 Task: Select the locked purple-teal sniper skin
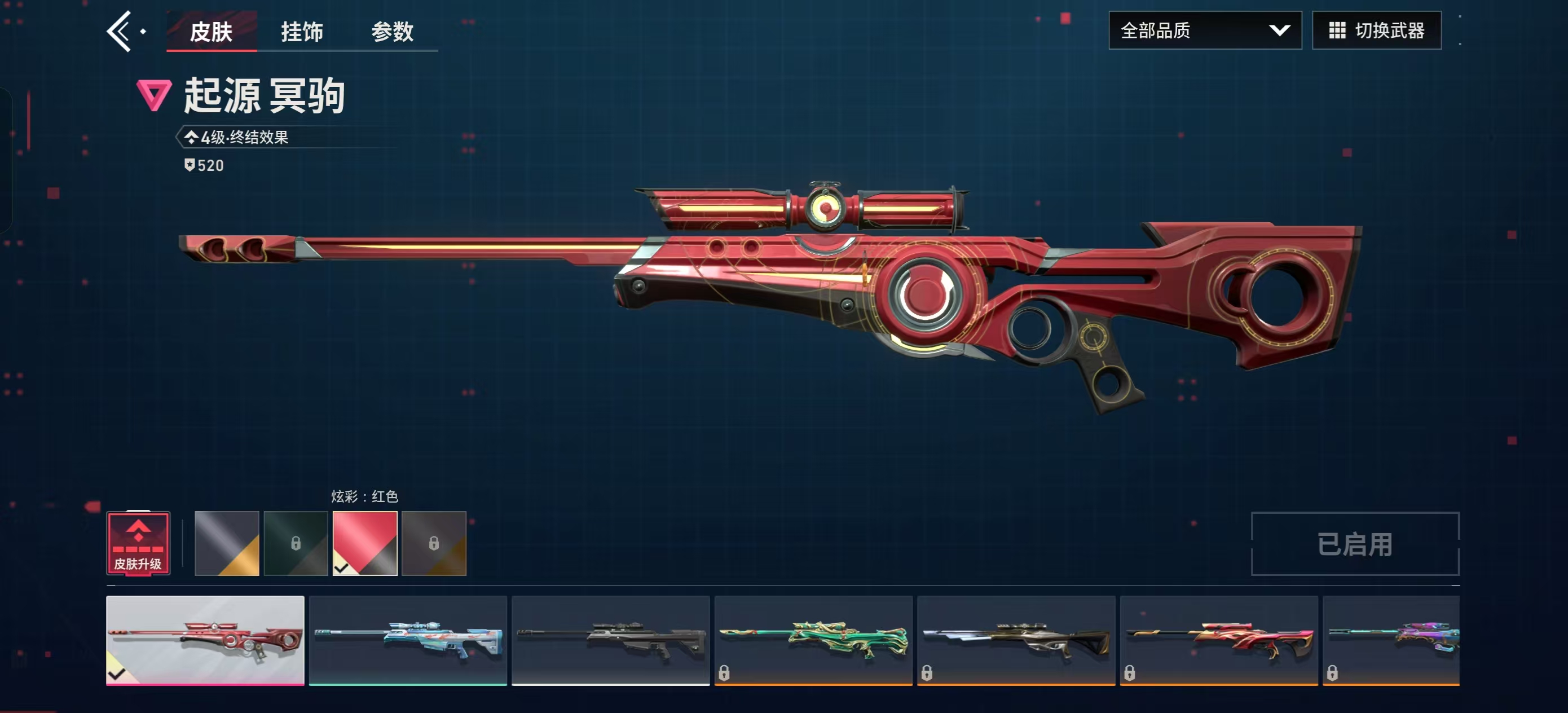click(1391, 640)
